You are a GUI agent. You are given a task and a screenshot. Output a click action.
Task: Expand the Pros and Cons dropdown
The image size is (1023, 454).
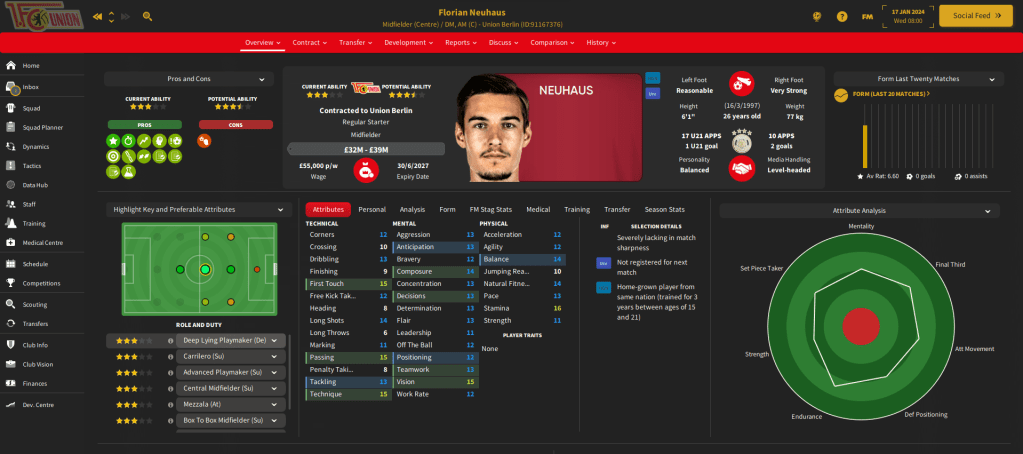[x=189, y=79]
